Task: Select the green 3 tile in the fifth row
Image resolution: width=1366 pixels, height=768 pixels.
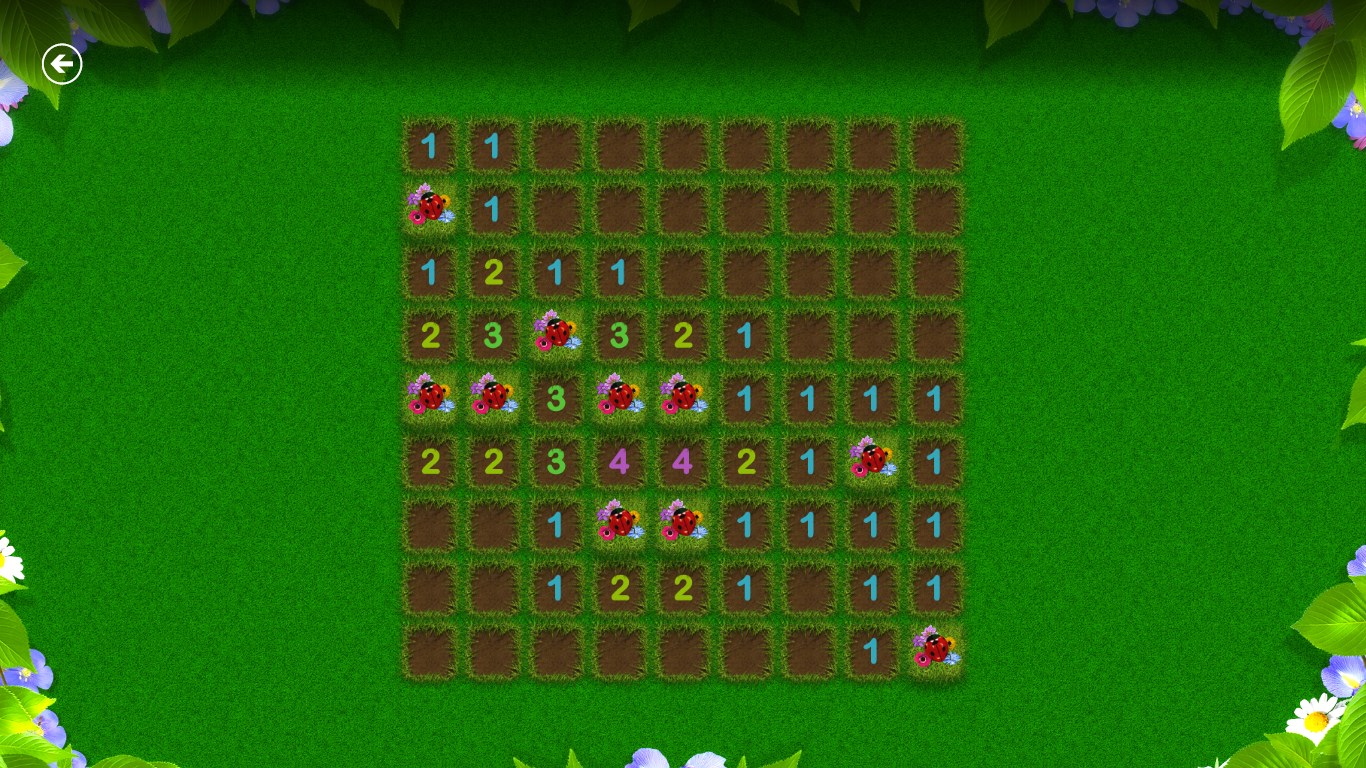Action: pyautogui.click(x=556, y=396)
